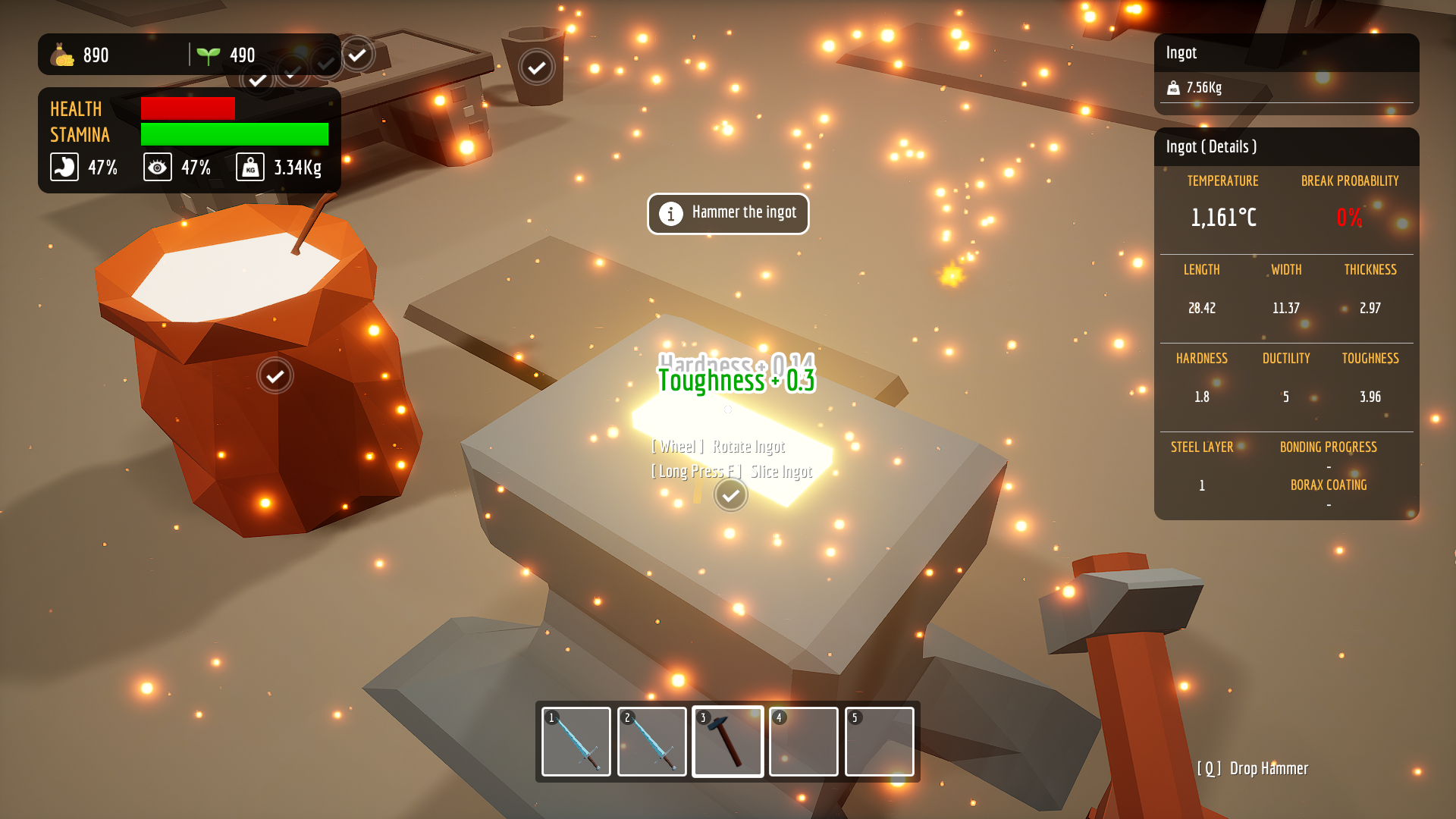
Task: Toggle the checkmark above the trash bin
Action: 536,67
